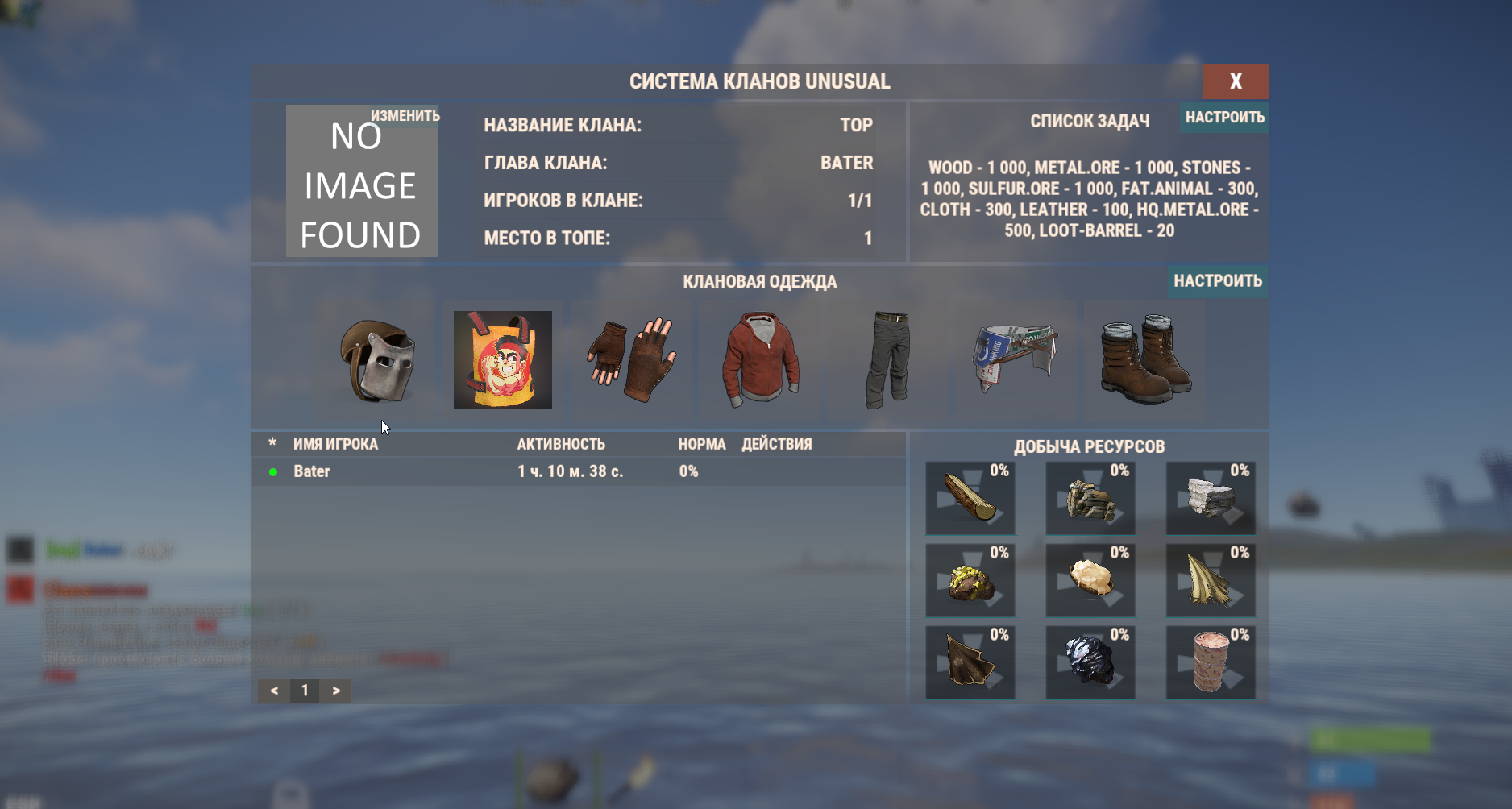Click the cloth resource tile
The width and height of the screenshot is (1512, 809).
click(1210, 580)
